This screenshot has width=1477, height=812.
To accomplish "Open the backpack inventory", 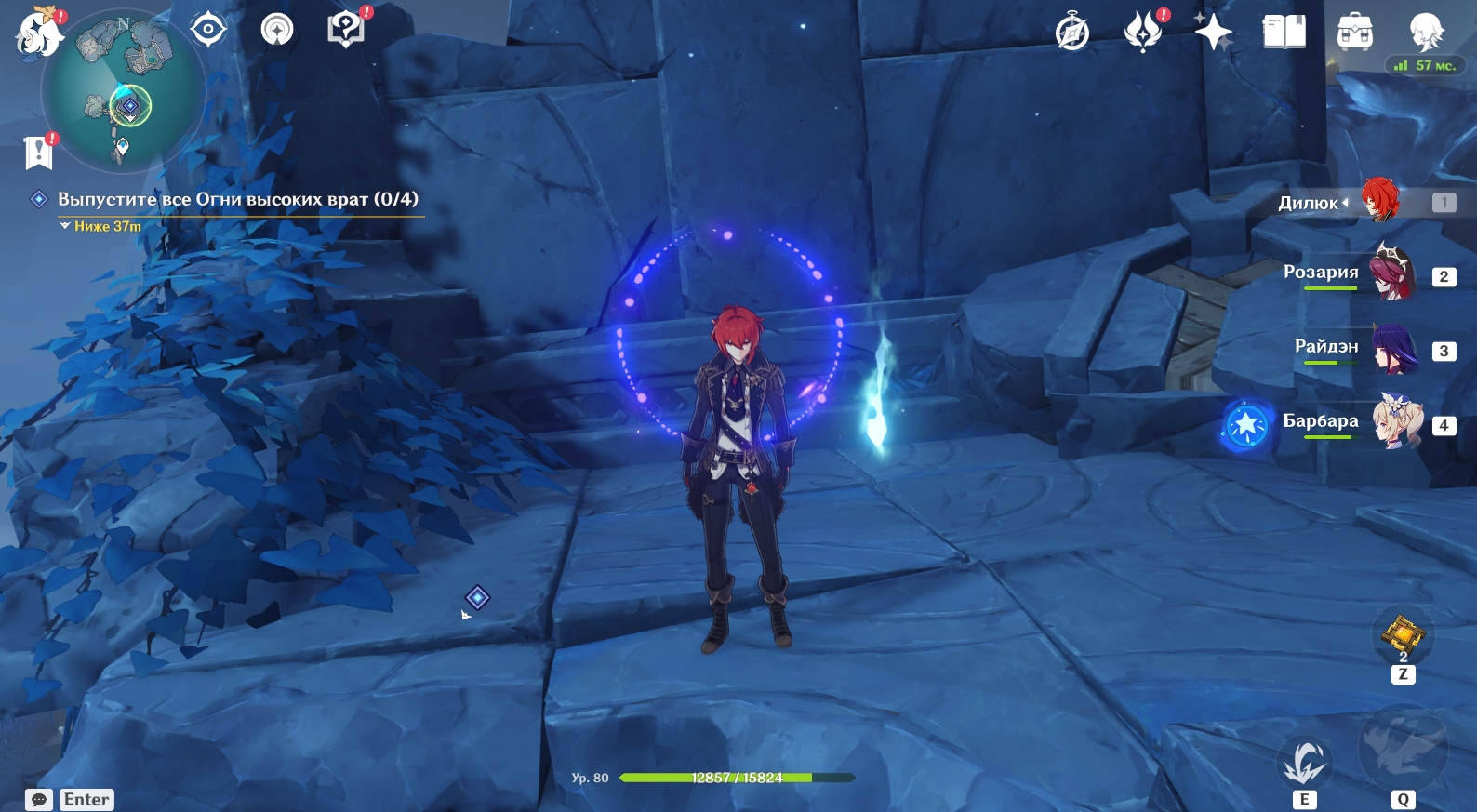I will click(x=1354, y=33).
